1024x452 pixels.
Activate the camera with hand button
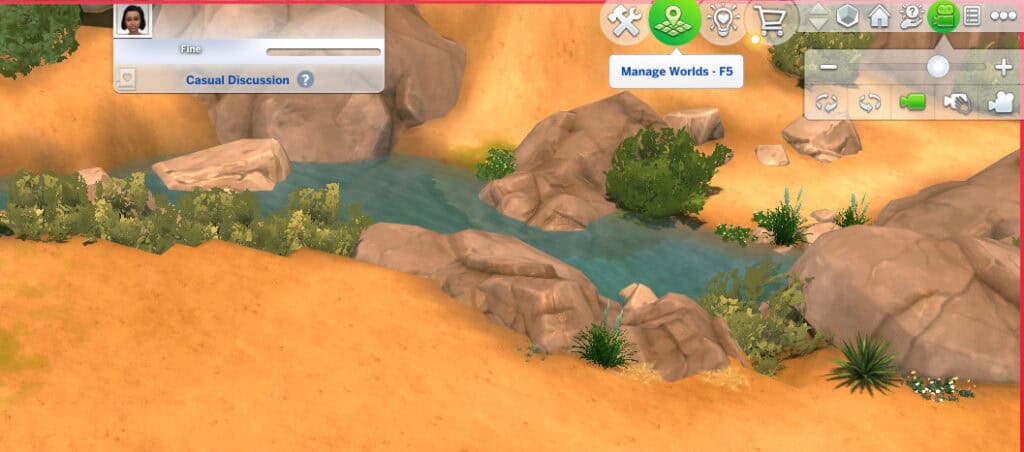[x=957, y=102]
